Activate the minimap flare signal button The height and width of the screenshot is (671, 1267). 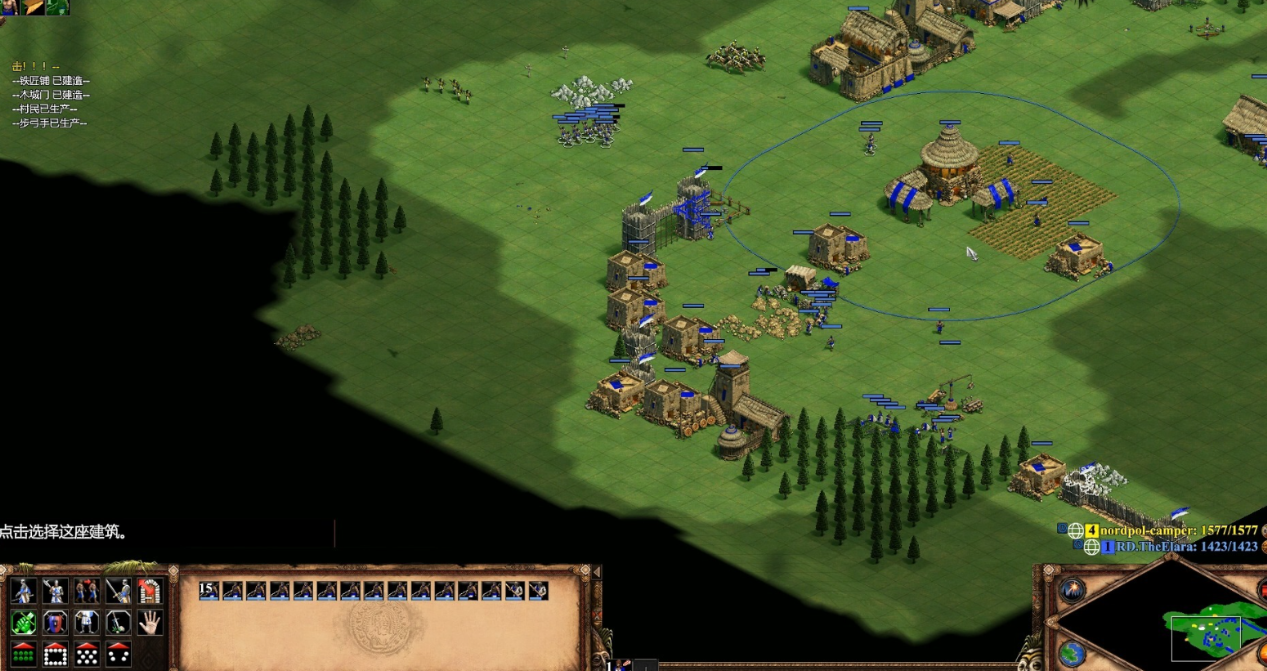(1072, 590)
